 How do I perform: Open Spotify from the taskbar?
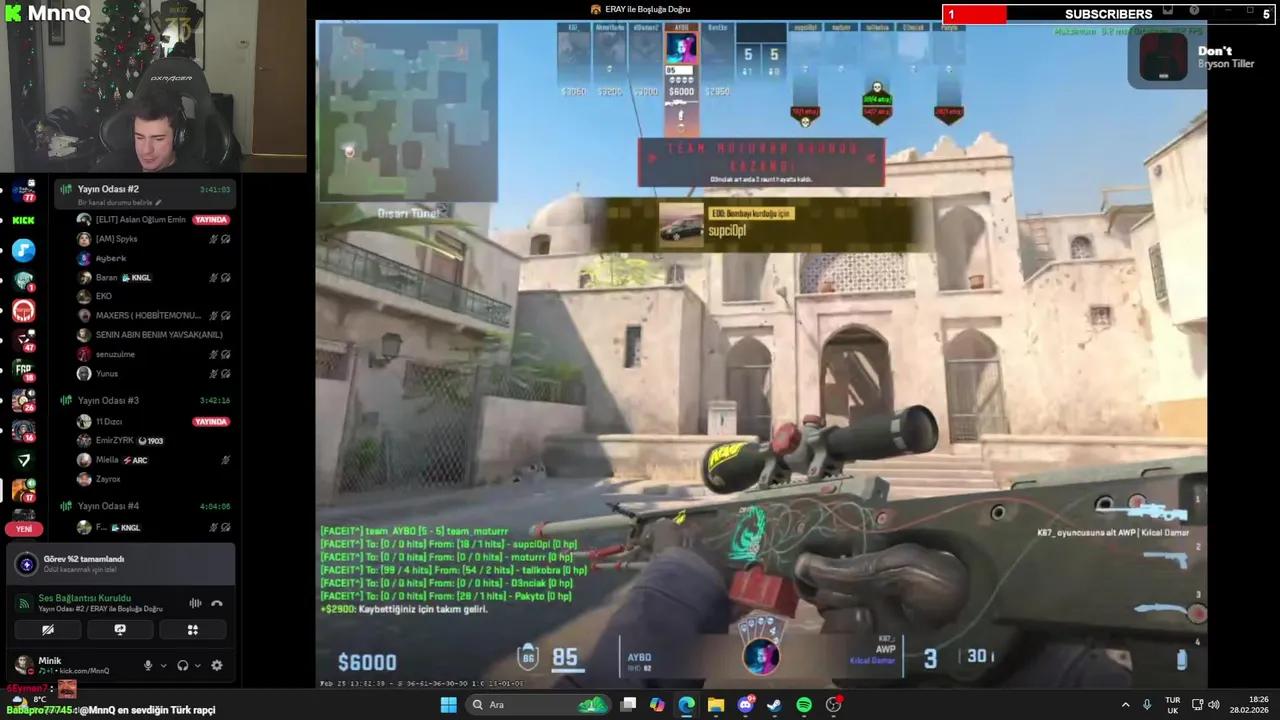coord(802,704)
